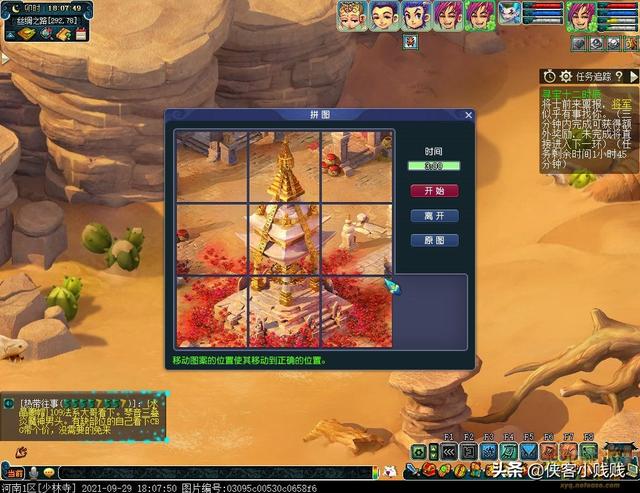Open the 当前 chat channel selector
The height and width of the screenshot is (493, 640).
click(14, 472)
